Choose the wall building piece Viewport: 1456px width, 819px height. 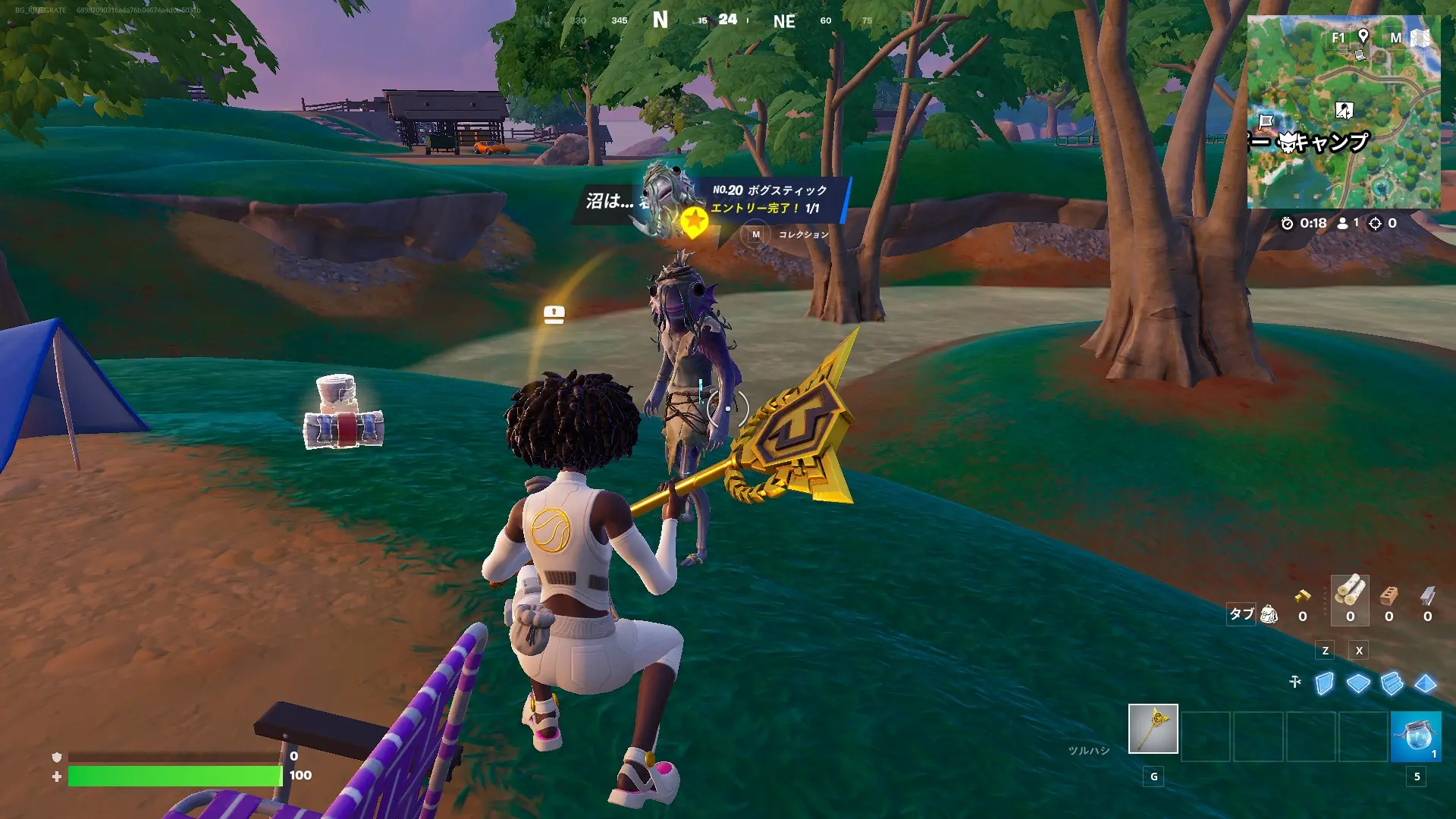1324,683
